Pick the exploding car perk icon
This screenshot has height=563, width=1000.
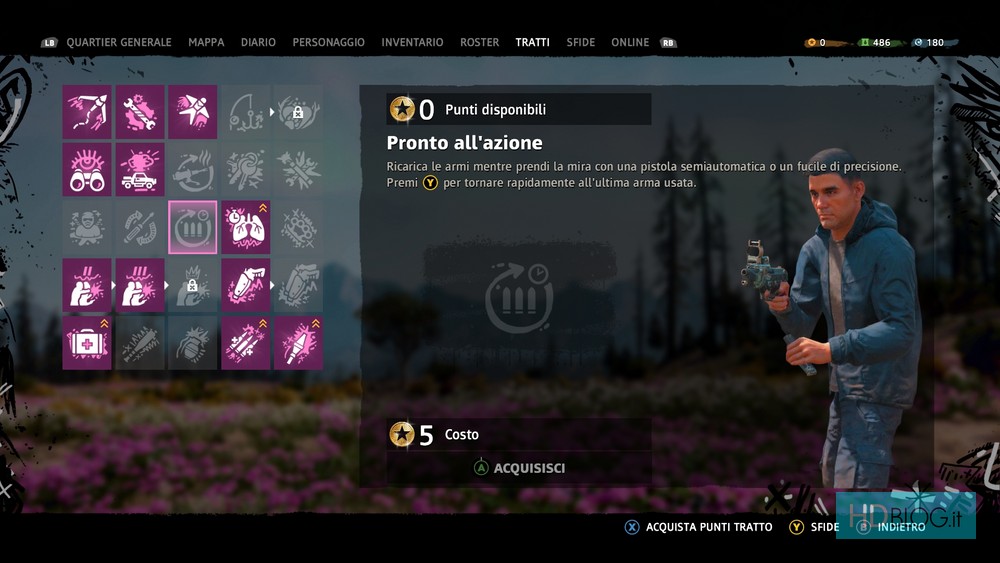point(140,169)
